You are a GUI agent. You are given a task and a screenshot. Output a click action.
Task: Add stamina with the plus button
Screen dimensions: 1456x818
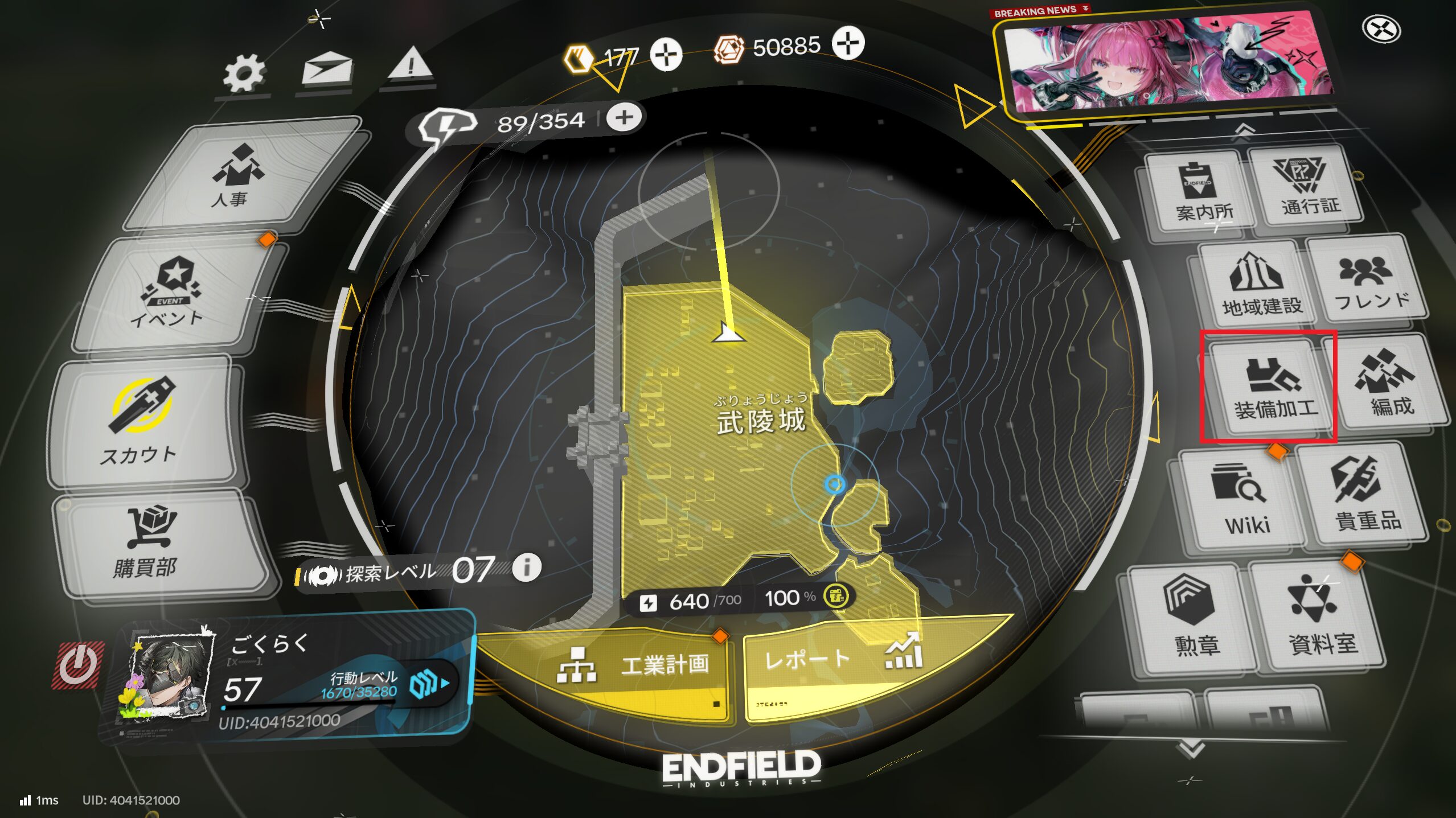pyautogui.click(x=624, y=118)
